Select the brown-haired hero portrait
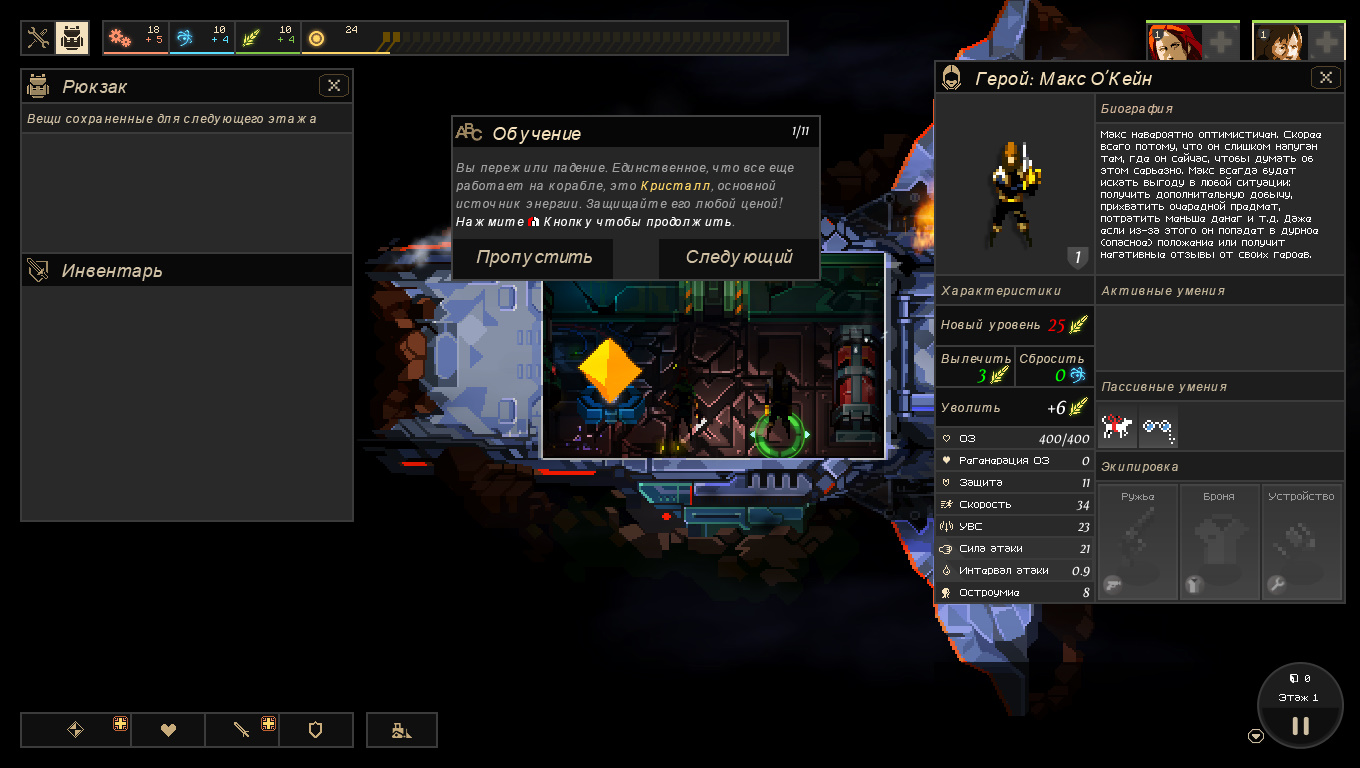The width and height of the screenshot is (1360, 768). point(1271,43)
